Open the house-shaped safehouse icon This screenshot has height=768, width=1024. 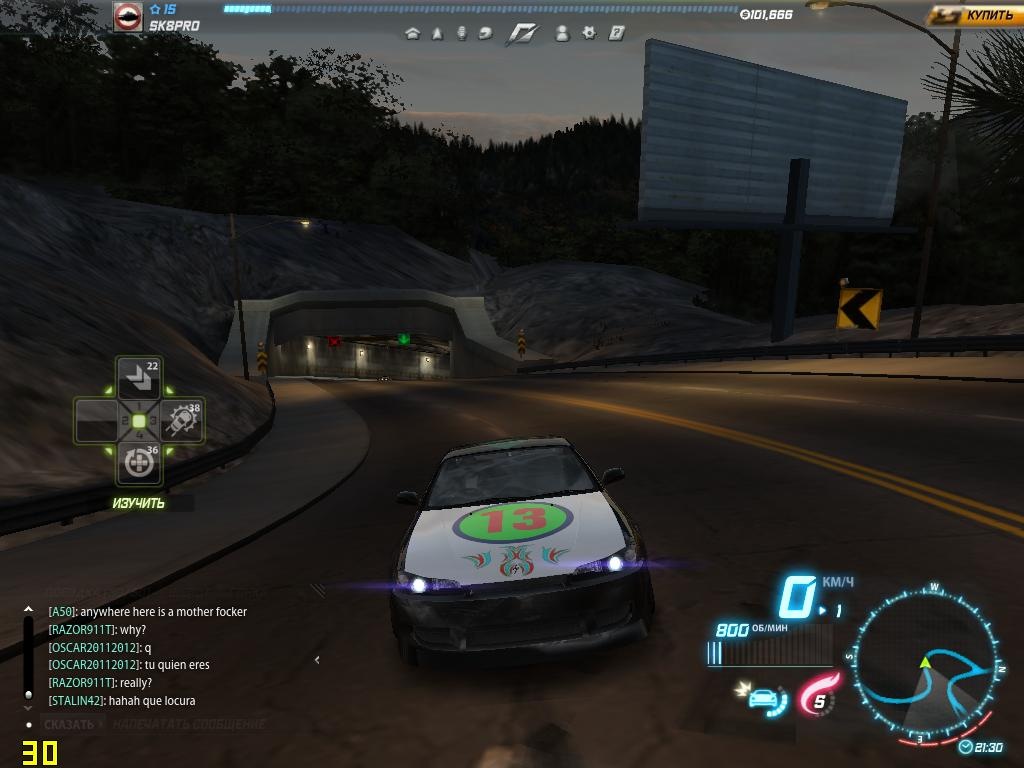tap(411, 33)
